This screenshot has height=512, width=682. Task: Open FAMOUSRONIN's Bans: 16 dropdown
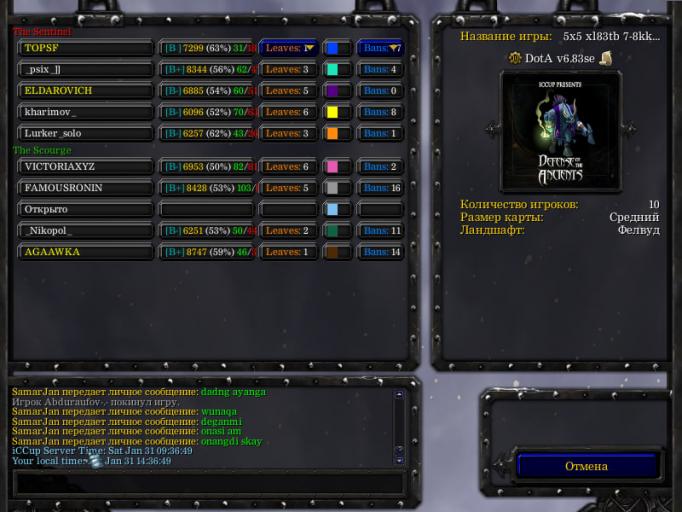tap(381, 188)
